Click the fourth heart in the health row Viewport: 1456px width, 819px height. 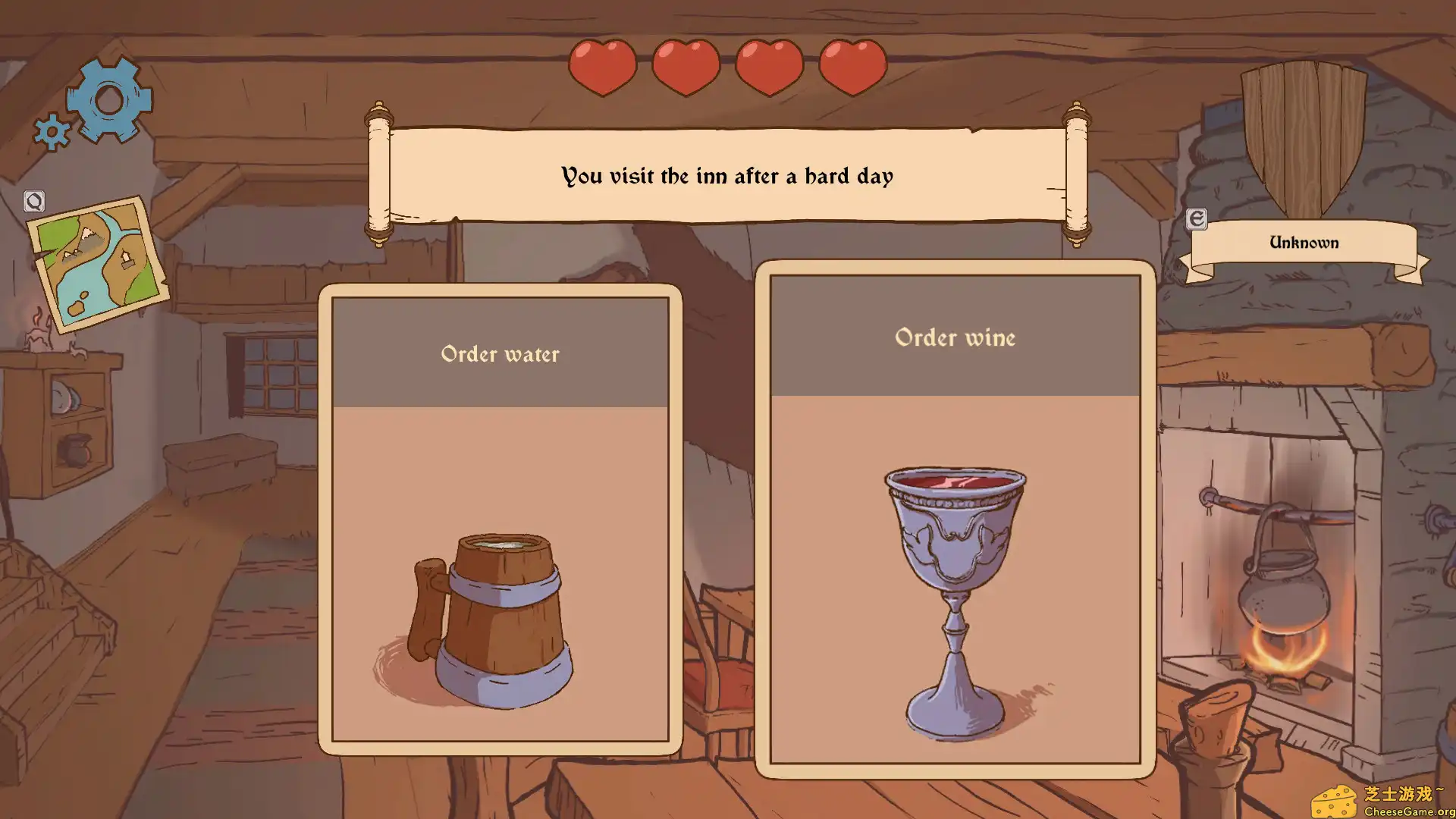pos(852,67)
